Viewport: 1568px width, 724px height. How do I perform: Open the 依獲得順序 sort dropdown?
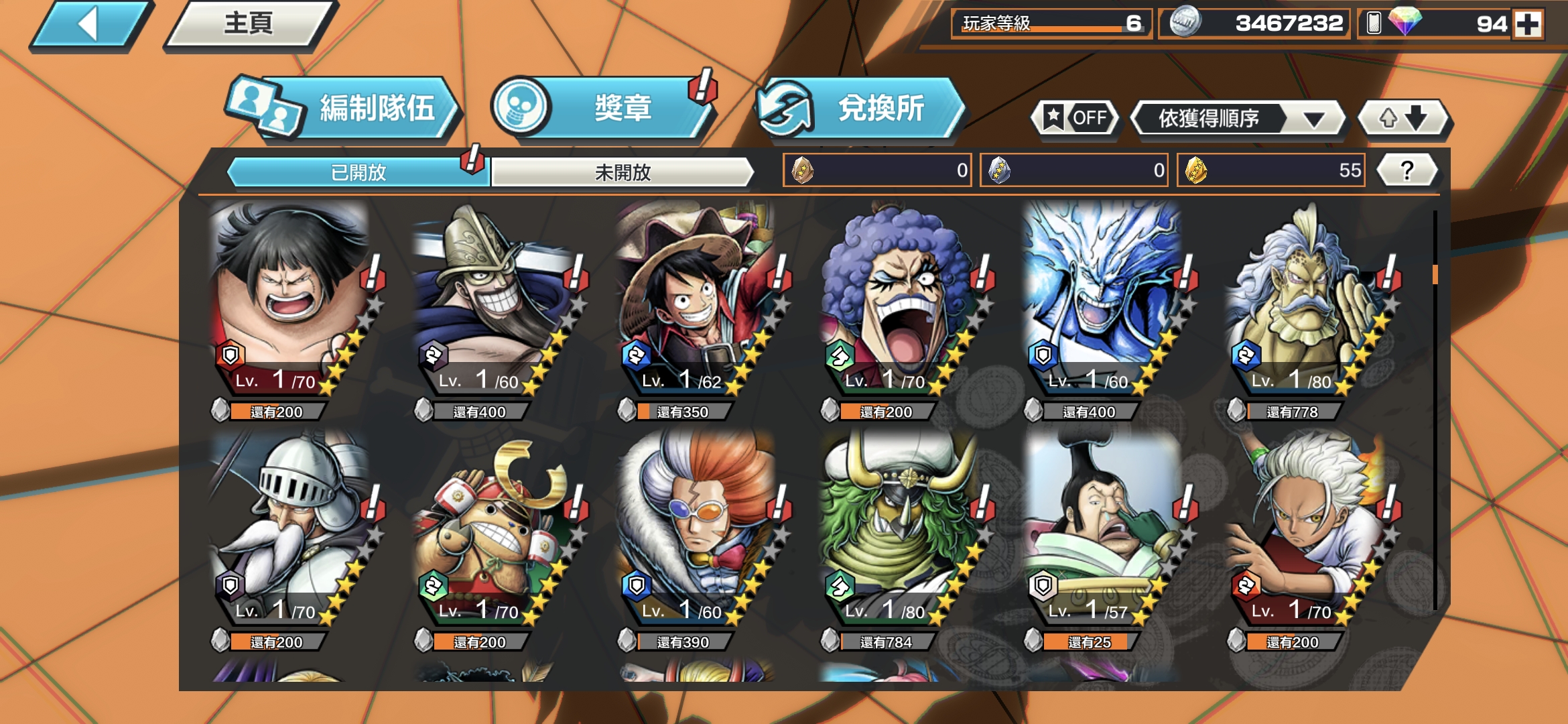click(1238, 119)
